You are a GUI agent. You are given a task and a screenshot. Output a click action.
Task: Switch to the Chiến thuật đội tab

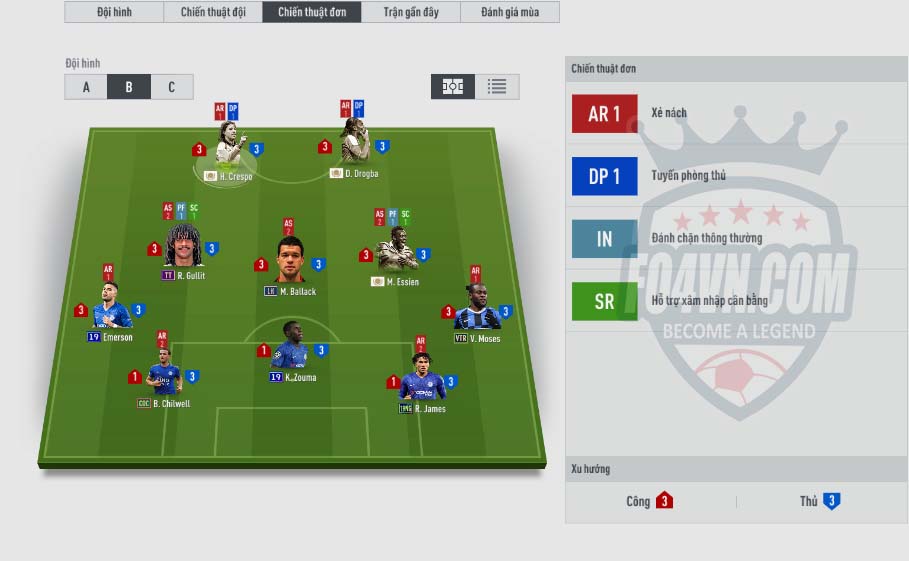pyautogui.click(x=213, y=12)
